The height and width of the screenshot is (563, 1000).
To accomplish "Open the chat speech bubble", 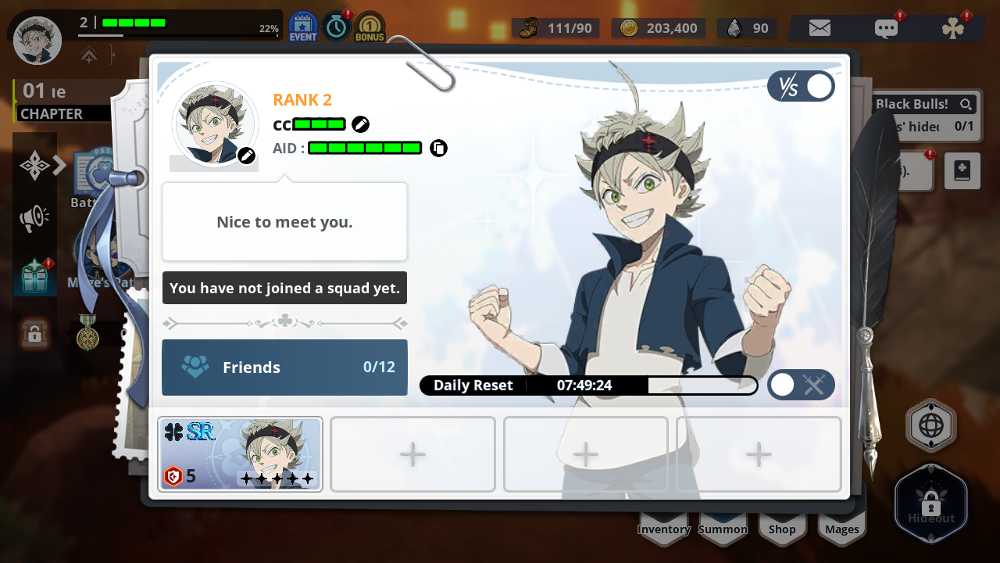I will coord(886,28).
